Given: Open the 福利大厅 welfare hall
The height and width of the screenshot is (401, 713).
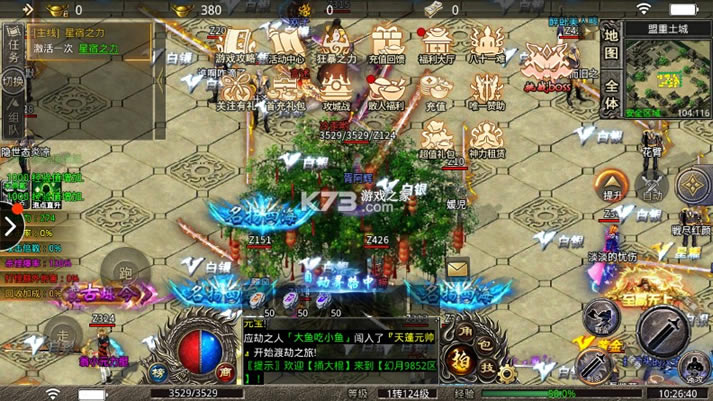Looking at the screenshot, I should point(437,45).
